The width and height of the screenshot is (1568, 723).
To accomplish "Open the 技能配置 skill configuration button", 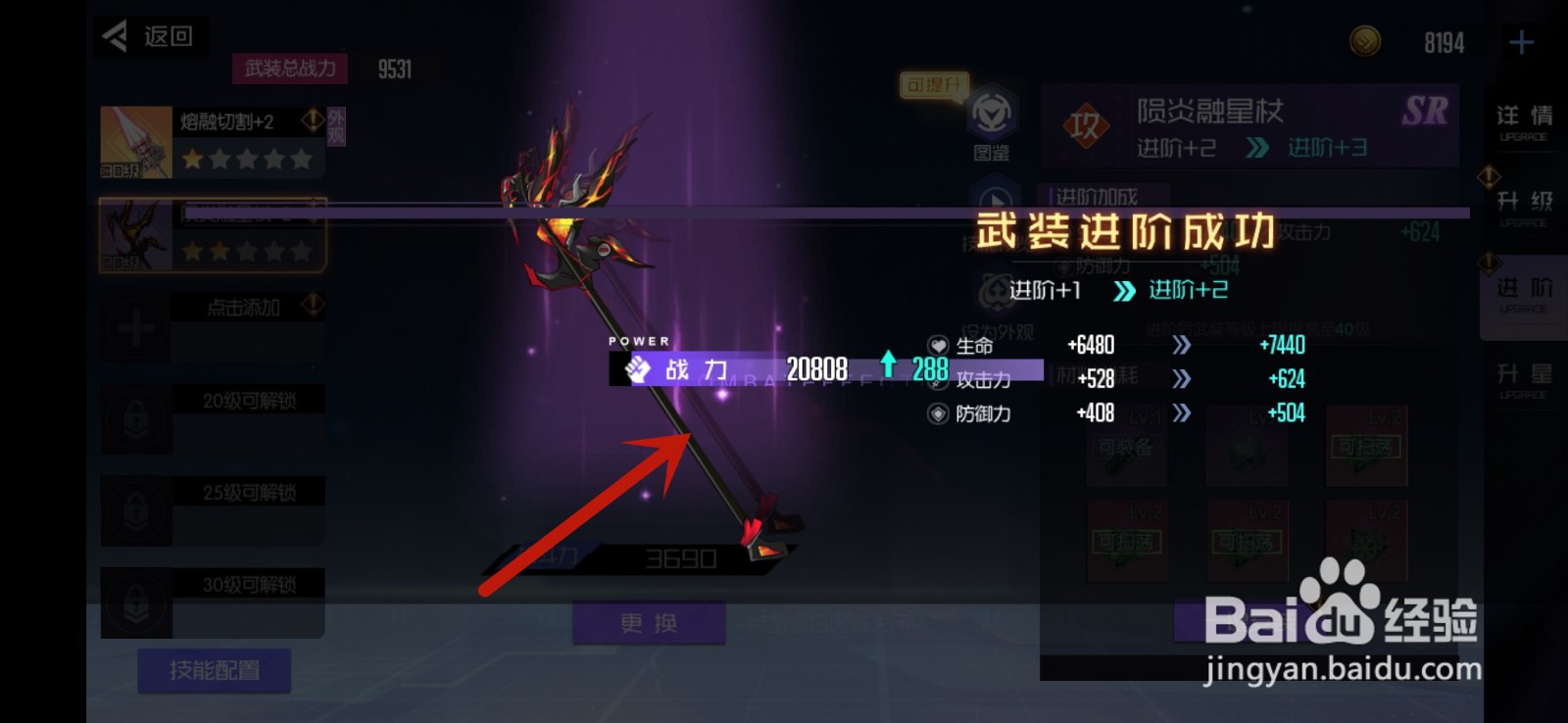I will click(x=216, y=671).
